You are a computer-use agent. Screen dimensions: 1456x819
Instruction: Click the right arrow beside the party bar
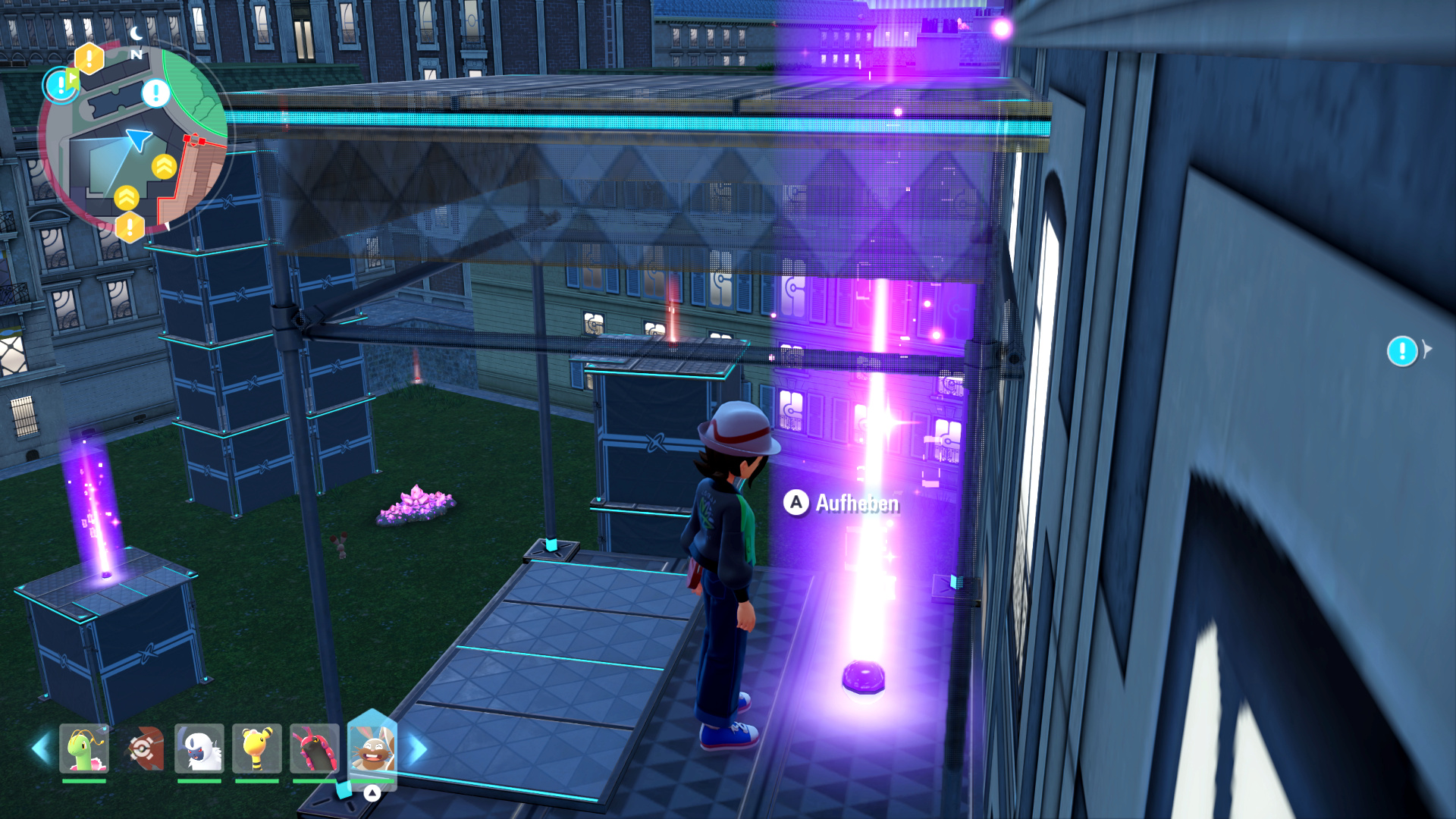pyautogui.click(x=418, y=748)
